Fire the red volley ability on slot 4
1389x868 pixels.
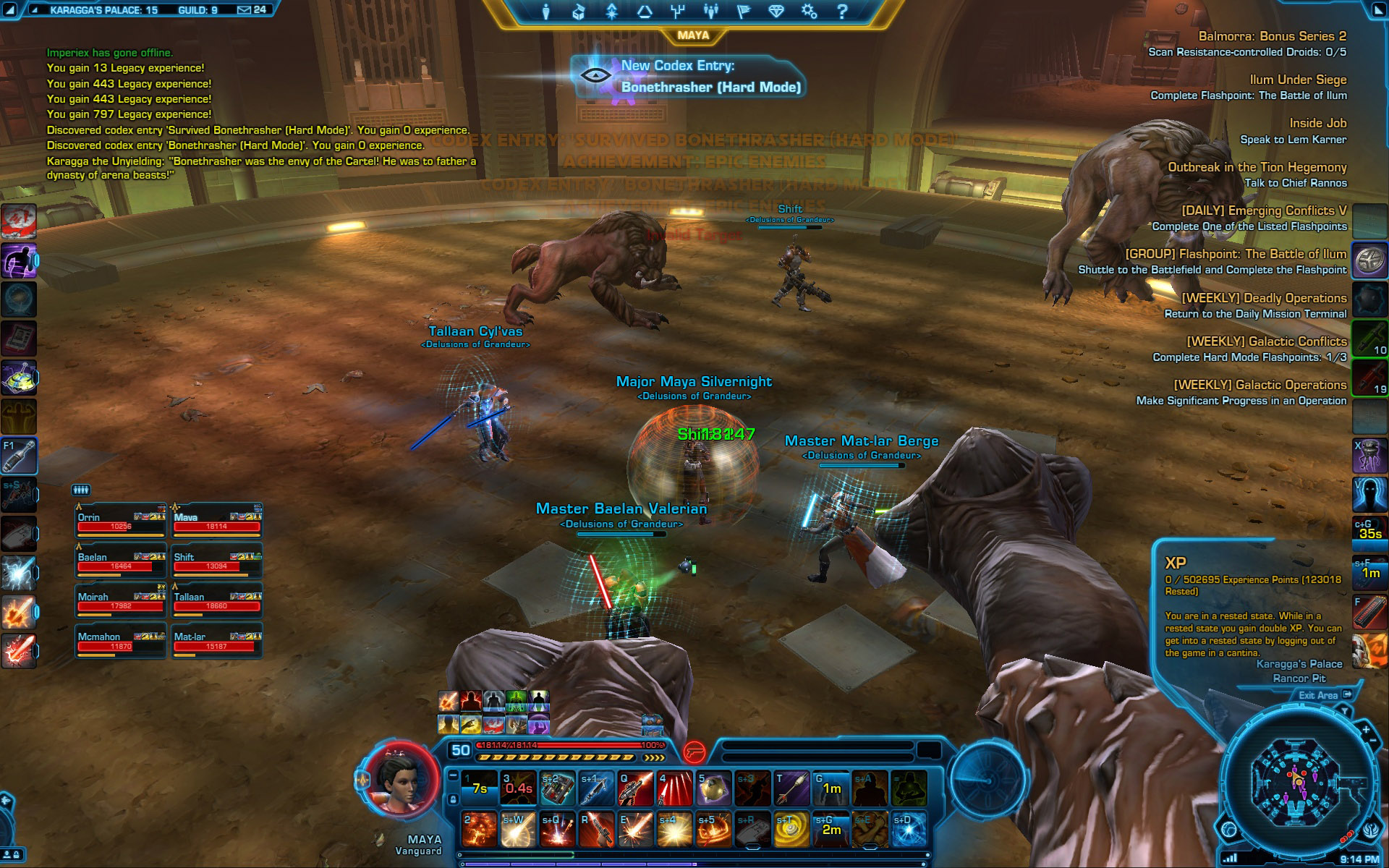click(674, 788)
